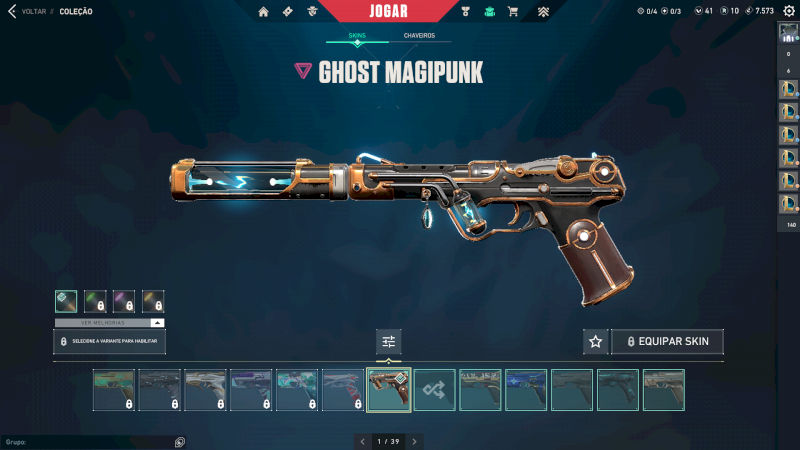
Task: Select the random shuffle skin tile
Action: 435,390
